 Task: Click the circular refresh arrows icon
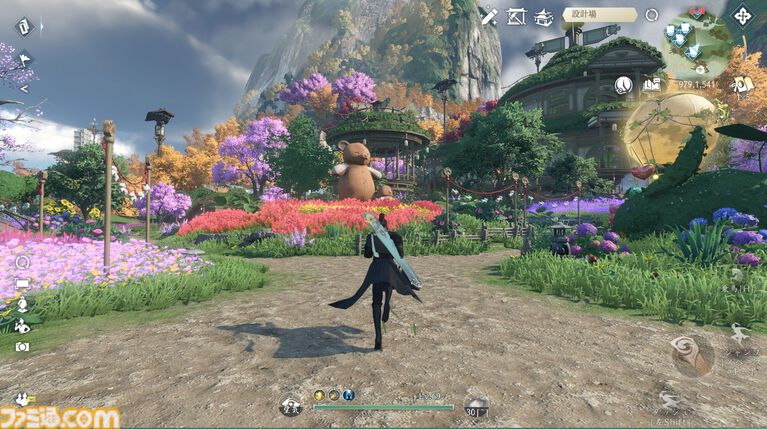pos(652,15)
